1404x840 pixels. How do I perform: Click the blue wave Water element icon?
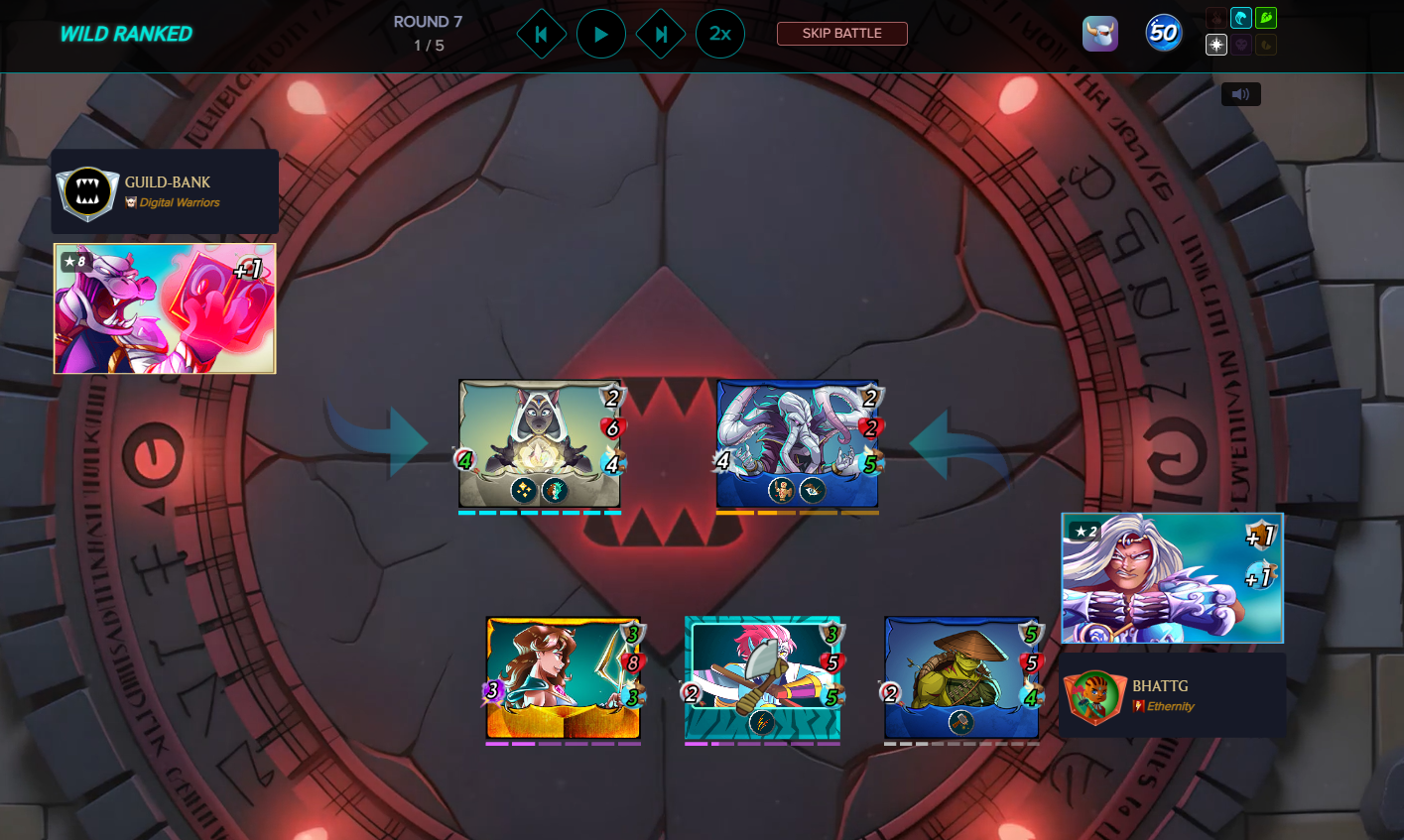(x=1241, y=18)
